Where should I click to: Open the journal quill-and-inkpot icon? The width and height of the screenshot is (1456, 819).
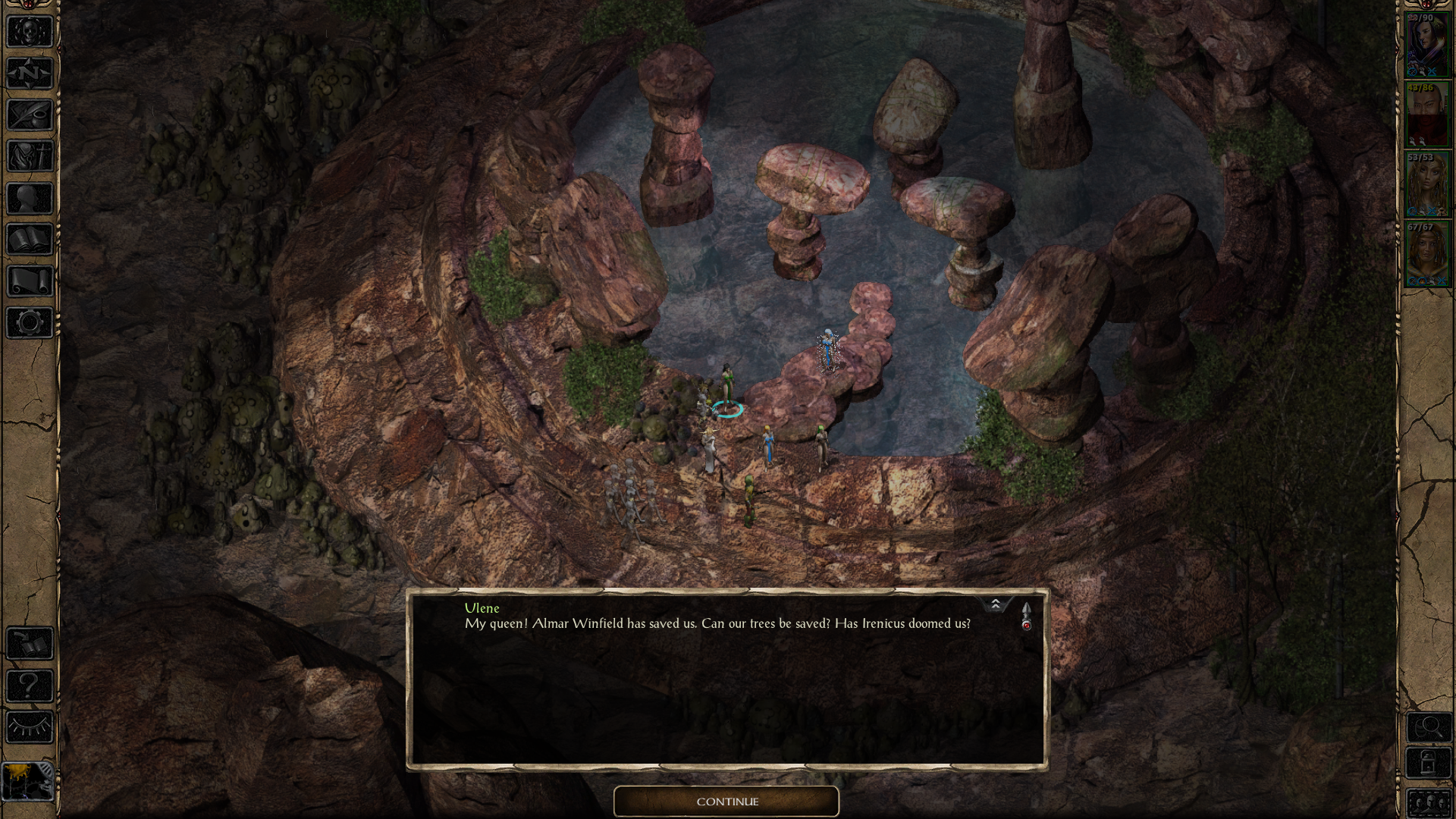(x=30, y=115)
